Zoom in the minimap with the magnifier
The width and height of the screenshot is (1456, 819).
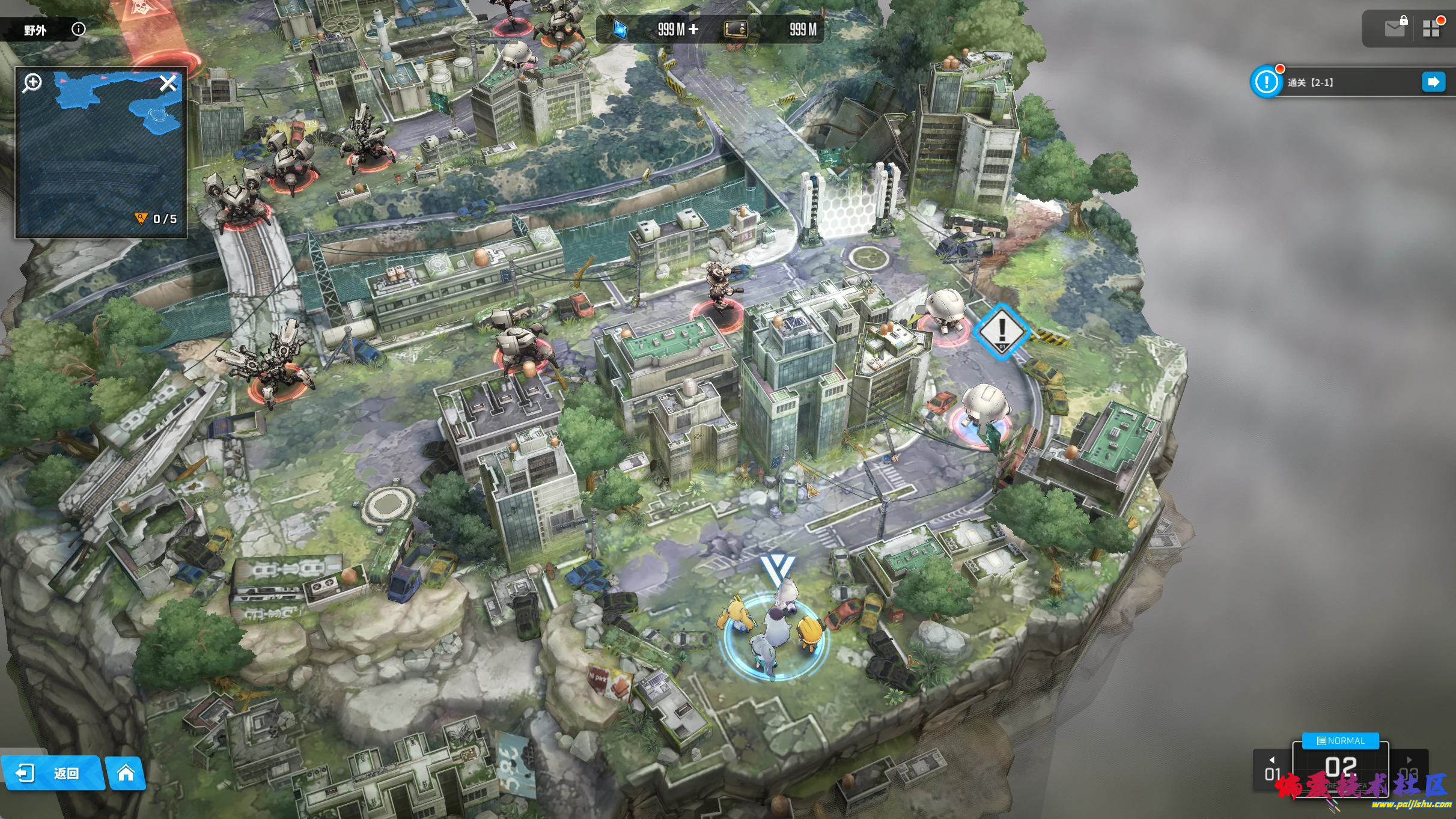[x=32, y=82]
